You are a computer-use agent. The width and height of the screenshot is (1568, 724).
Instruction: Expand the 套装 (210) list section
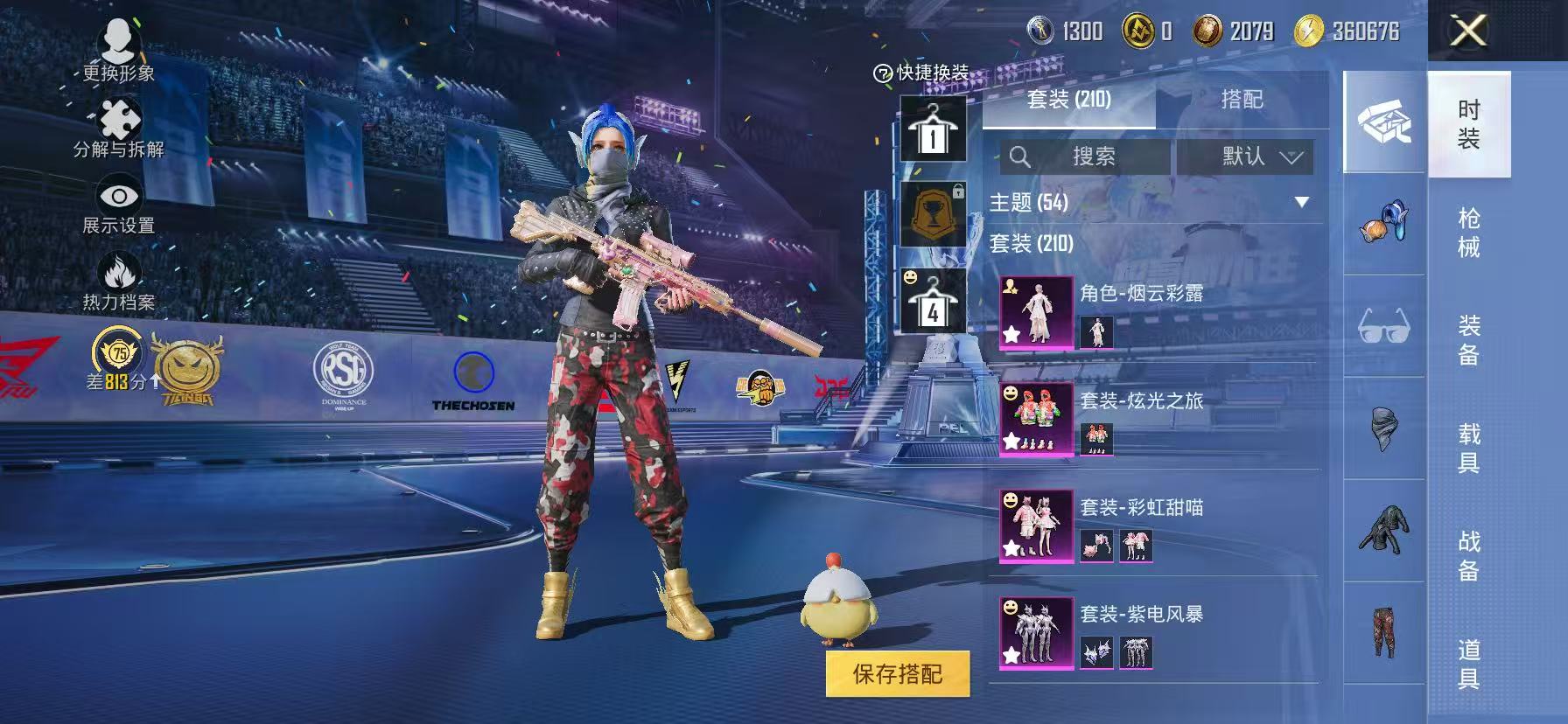pos(1030,245)
